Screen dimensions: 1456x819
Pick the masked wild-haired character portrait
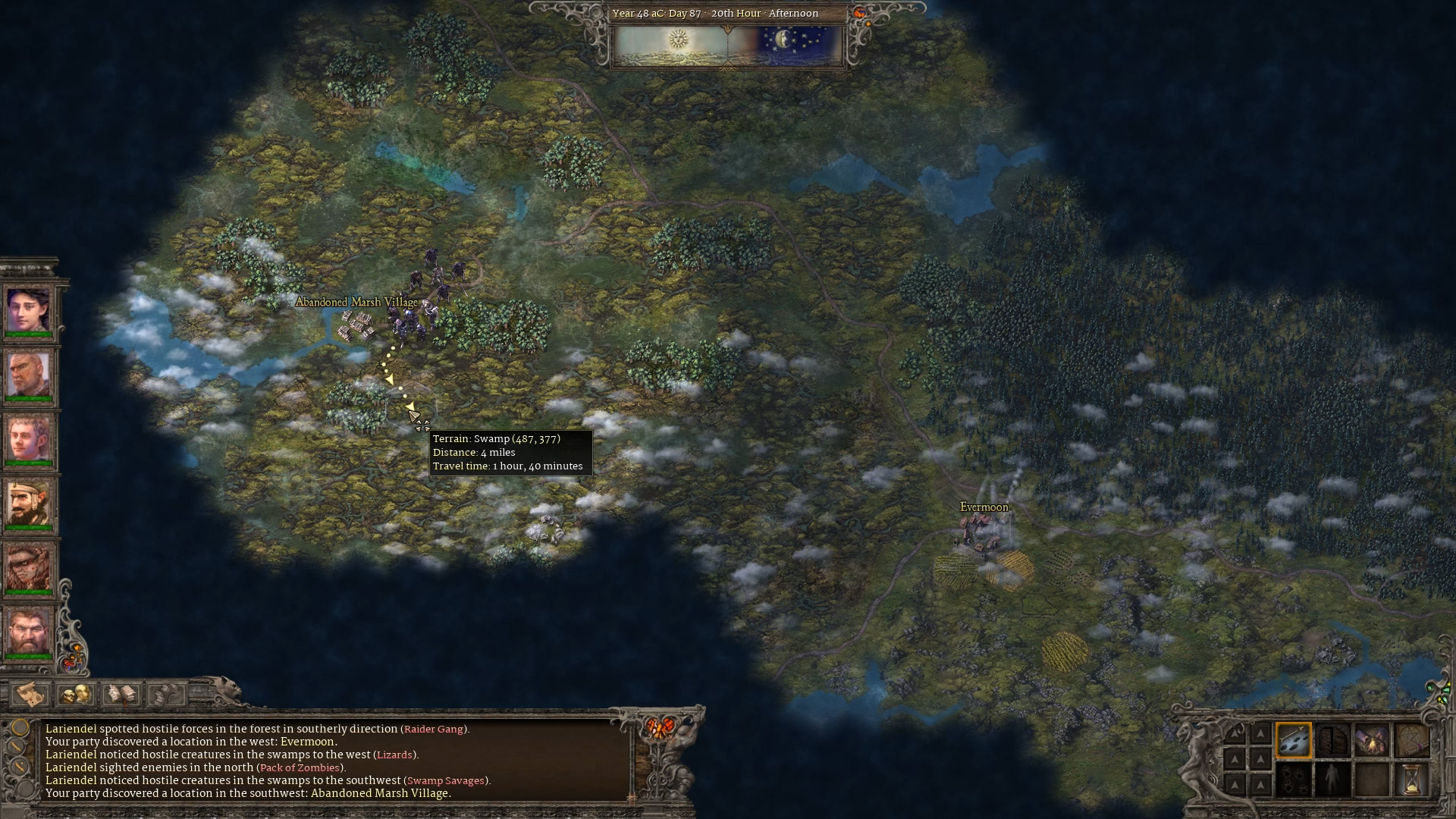pyautogui.click(x=29, y=569)
